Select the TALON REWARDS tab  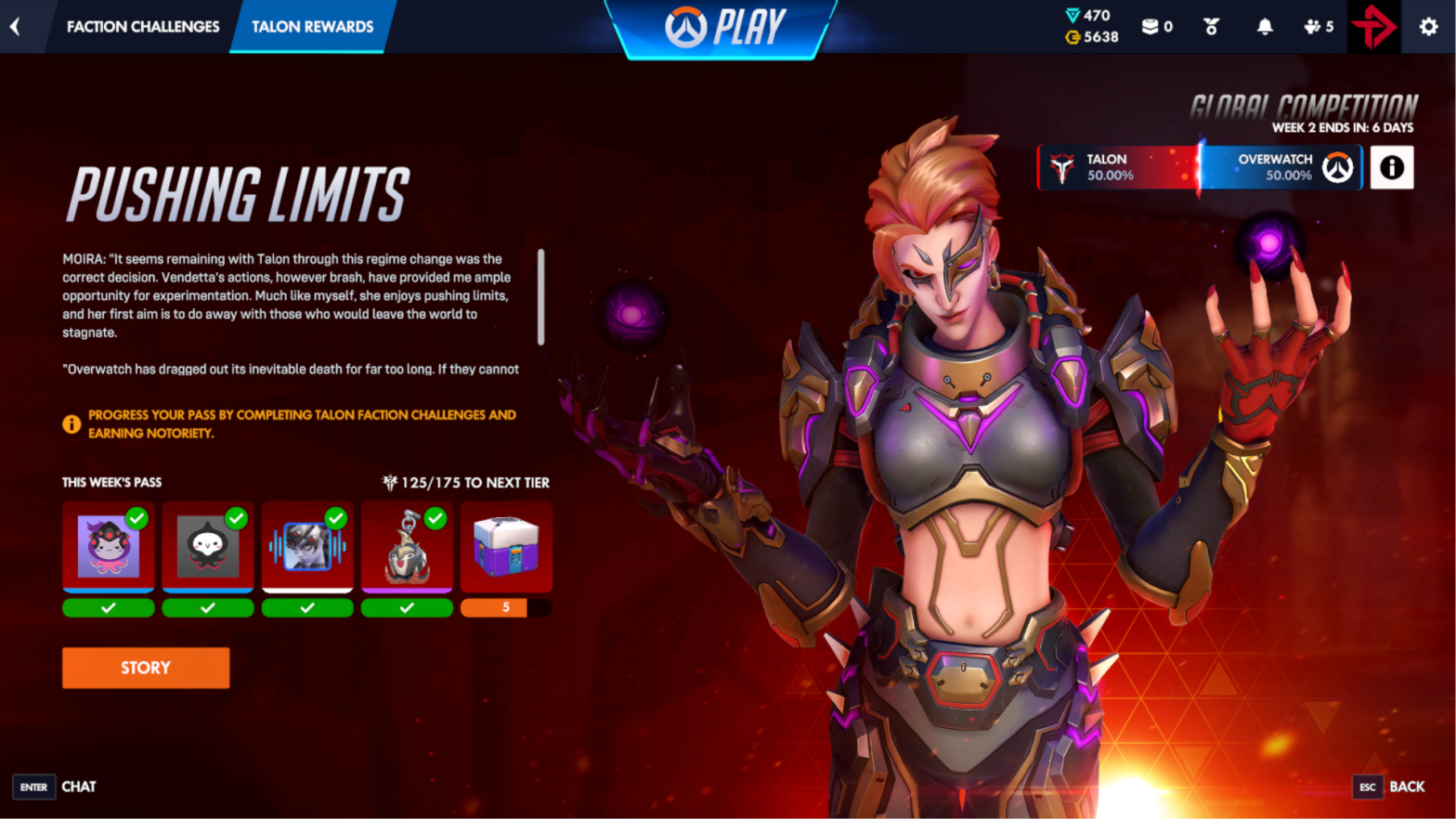(313, 27)
